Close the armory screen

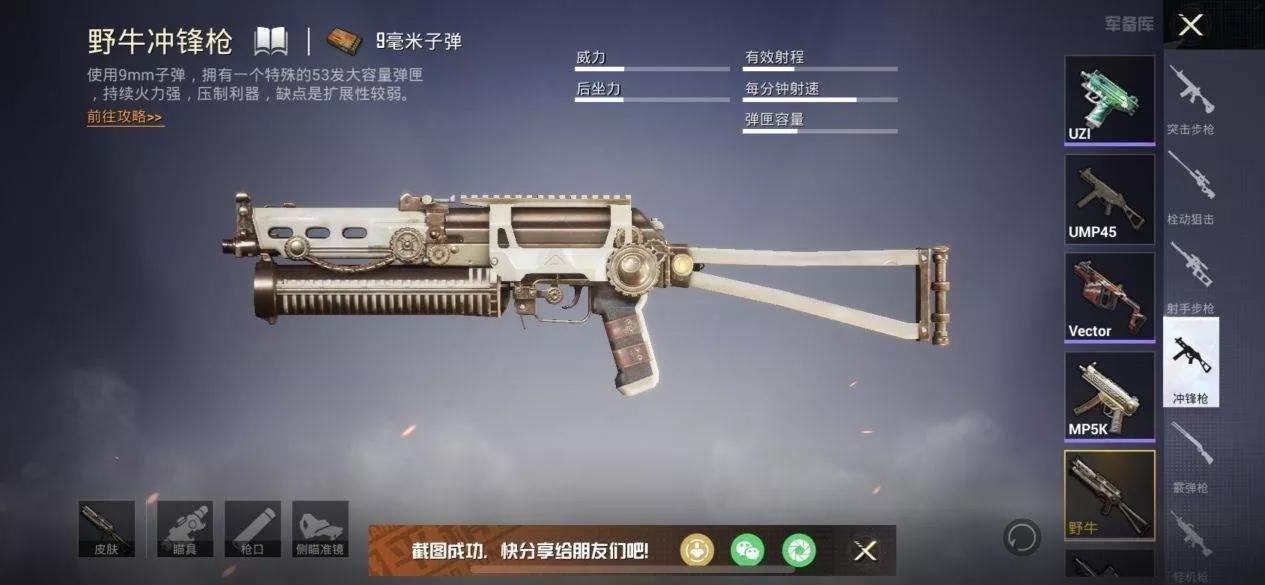click(x=1190, y=25)
